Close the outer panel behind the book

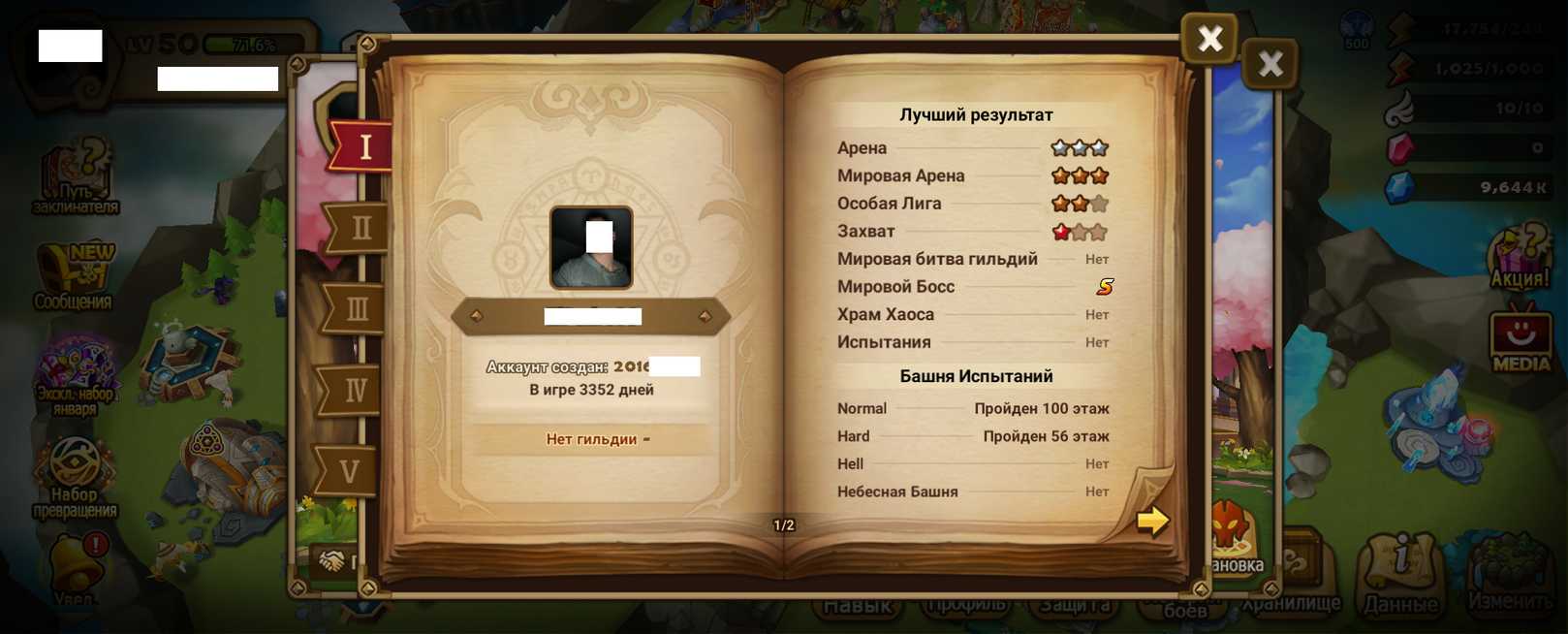[x=1270, y=65]
